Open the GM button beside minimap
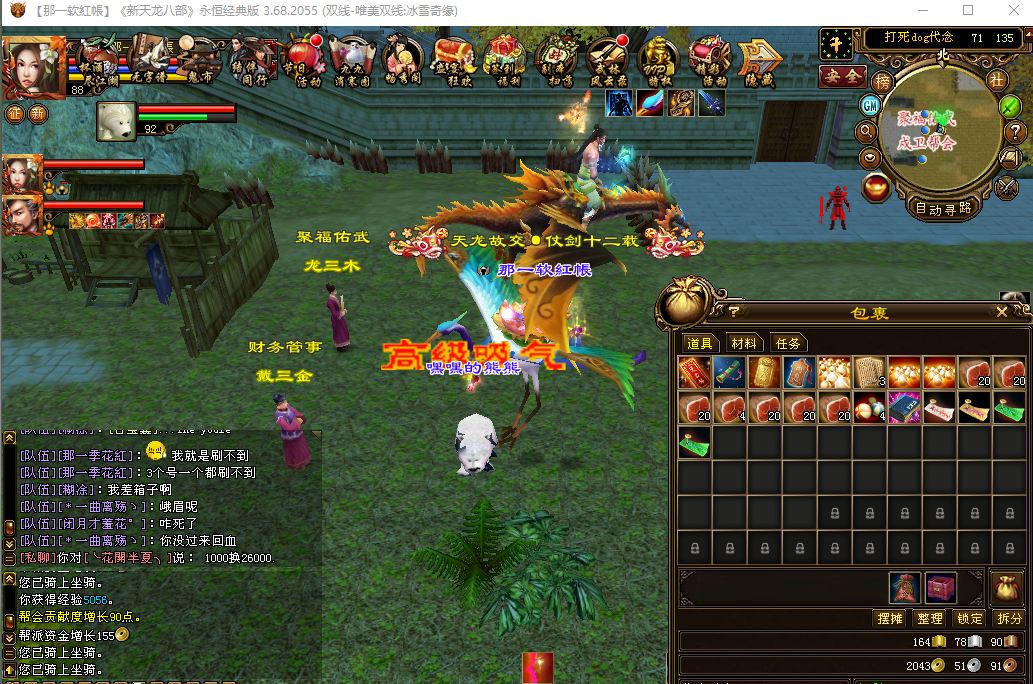The image size is (1033, 684). 870,105
